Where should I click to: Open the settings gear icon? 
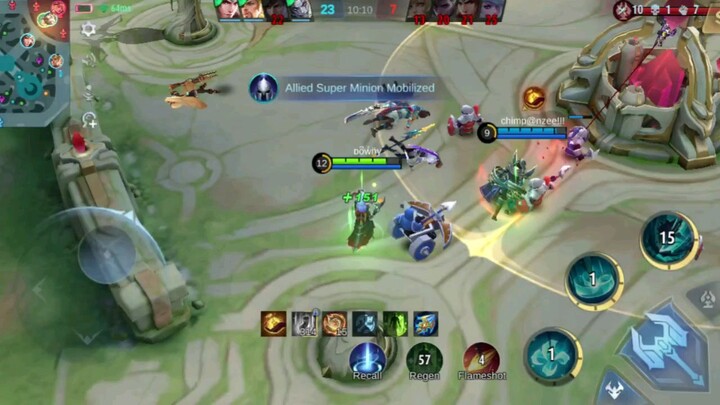tap(89, 30)
